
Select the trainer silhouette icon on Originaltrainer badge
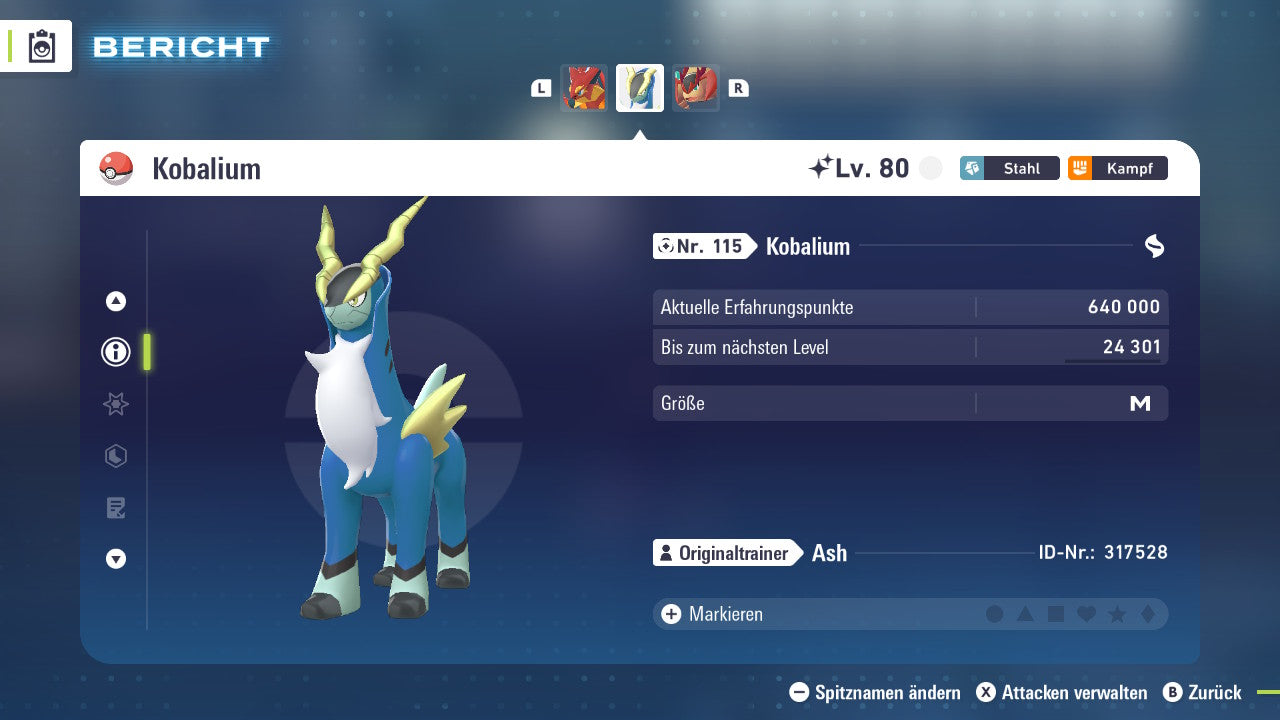tap(666, 552)
